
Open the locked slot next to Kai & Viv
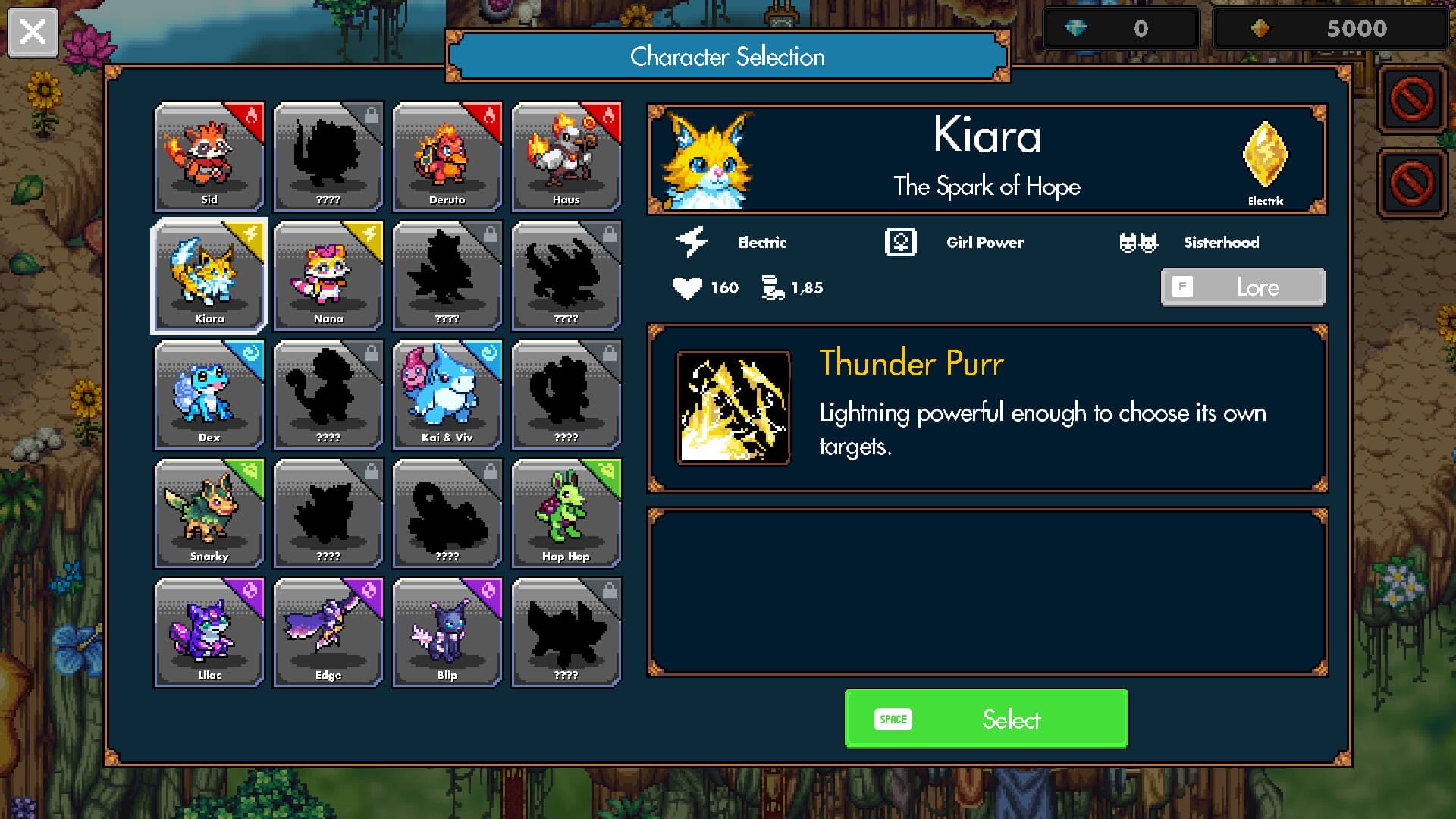tap(566, 395)
